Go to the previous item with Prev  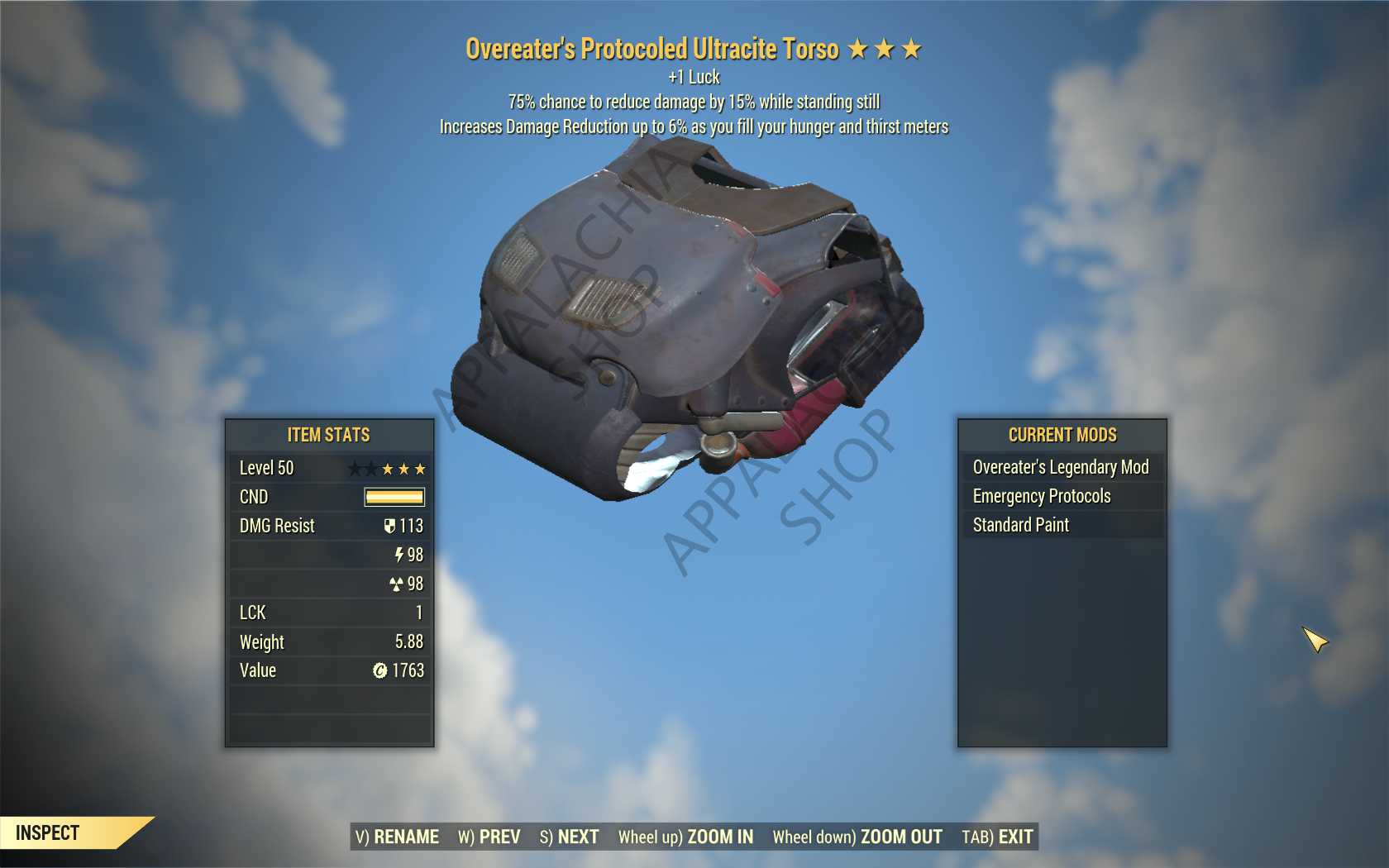[489, 837]
